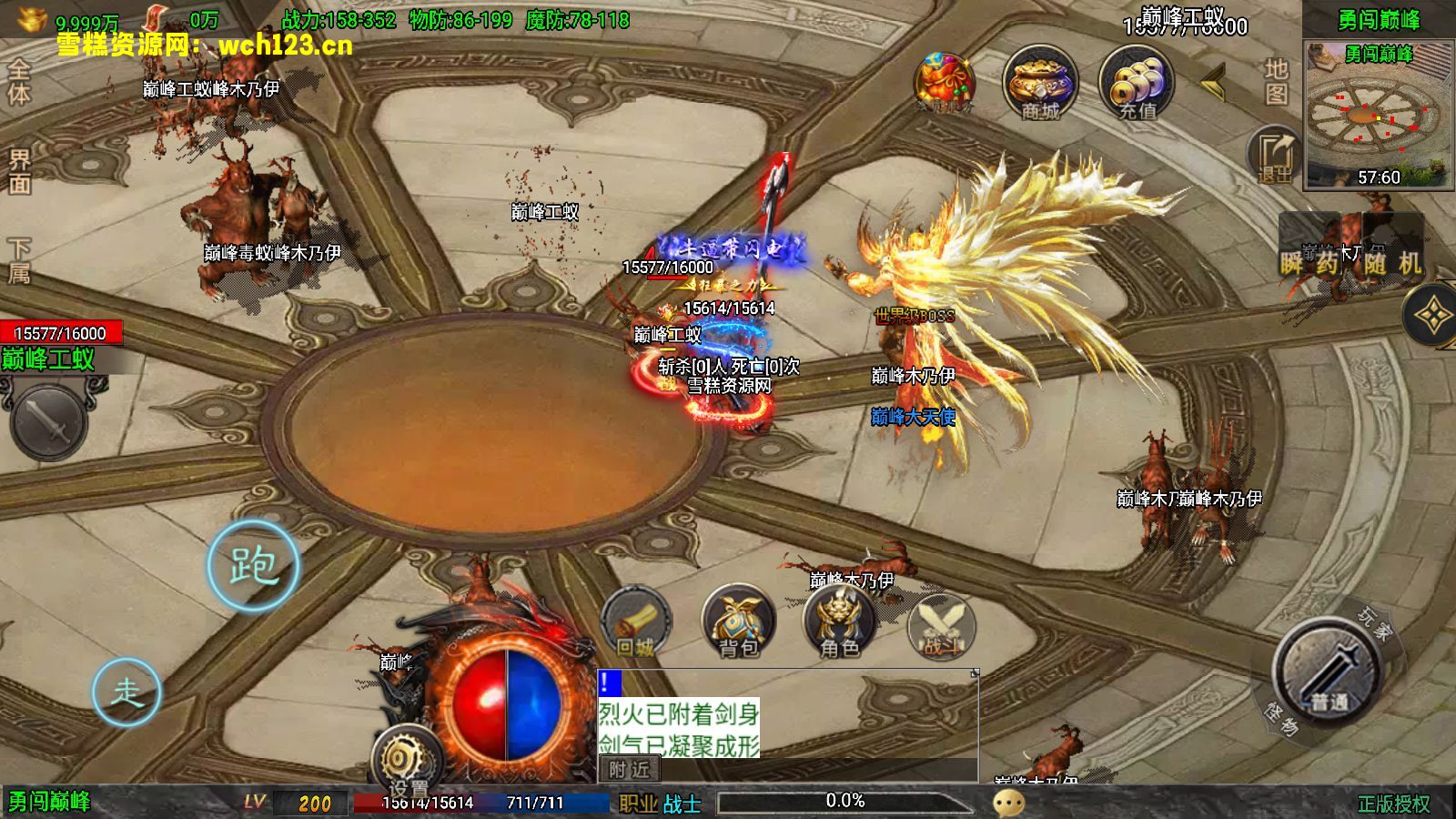
Task: Switch to the 附近 nearby chat channel
Action: [x=630, y=770]
